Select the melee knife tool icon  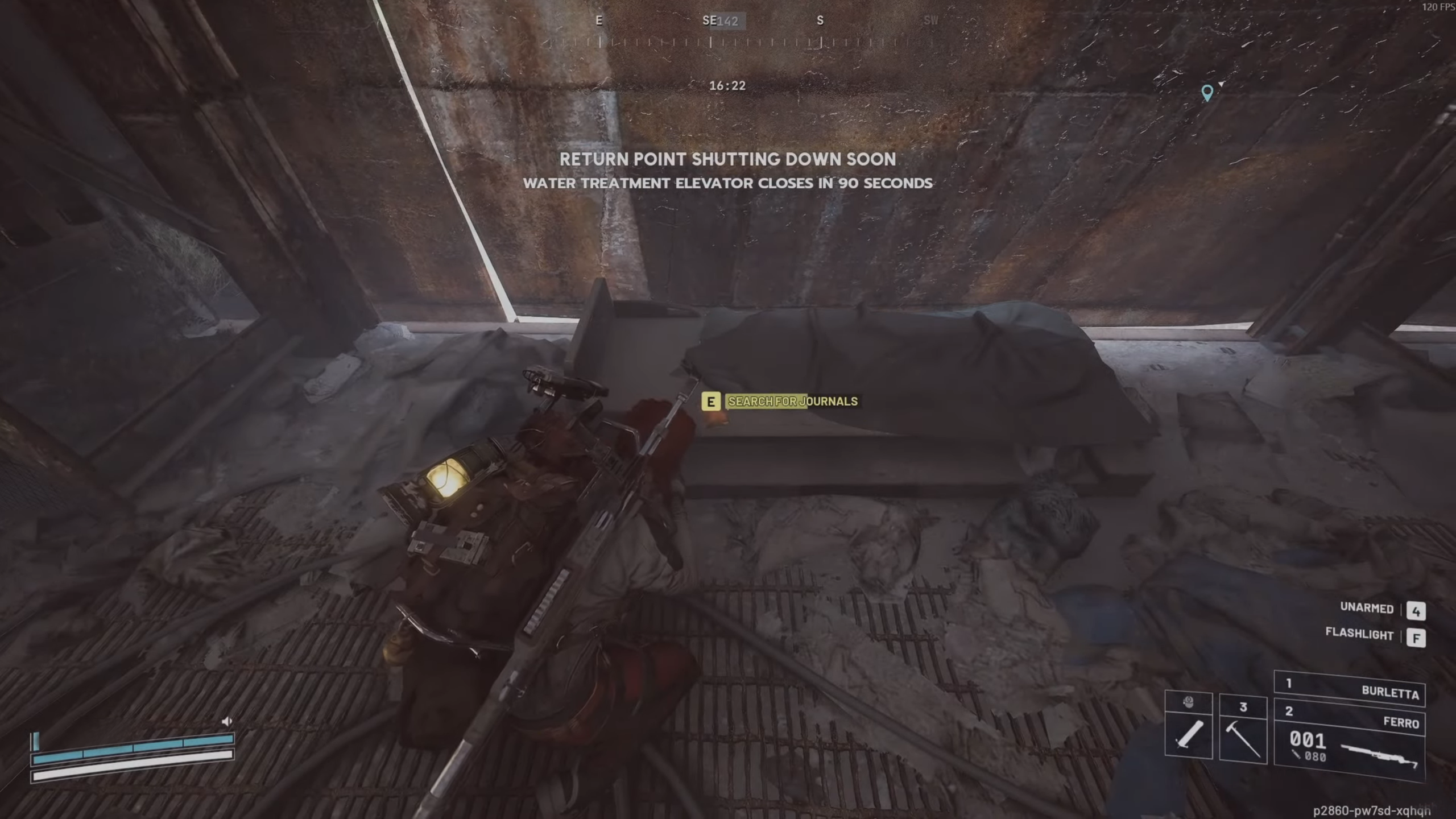click(1189, 735)
